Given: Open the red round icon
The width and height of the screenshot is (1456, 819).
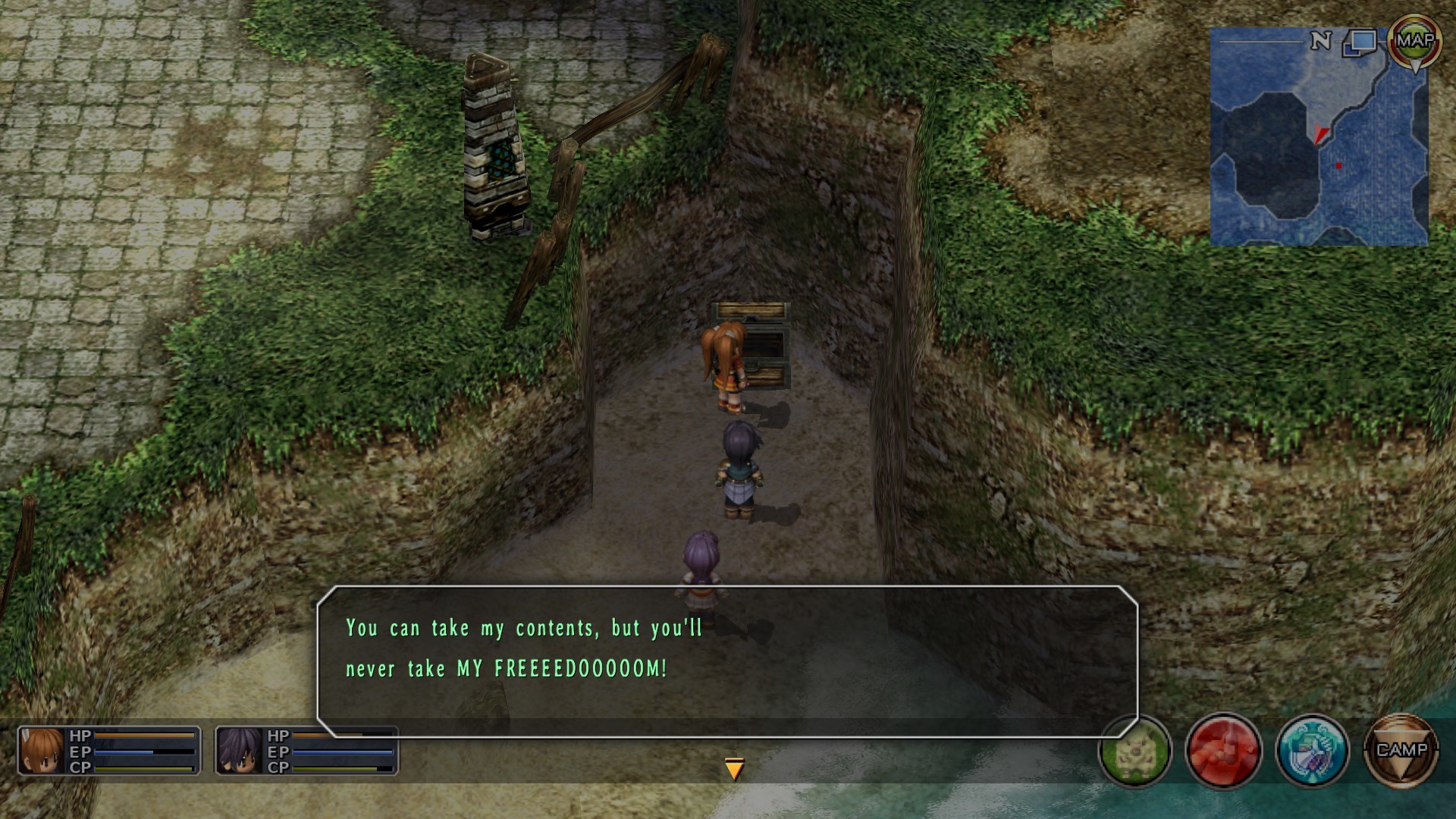Looking at the screenshot, I should [1222, 751].
